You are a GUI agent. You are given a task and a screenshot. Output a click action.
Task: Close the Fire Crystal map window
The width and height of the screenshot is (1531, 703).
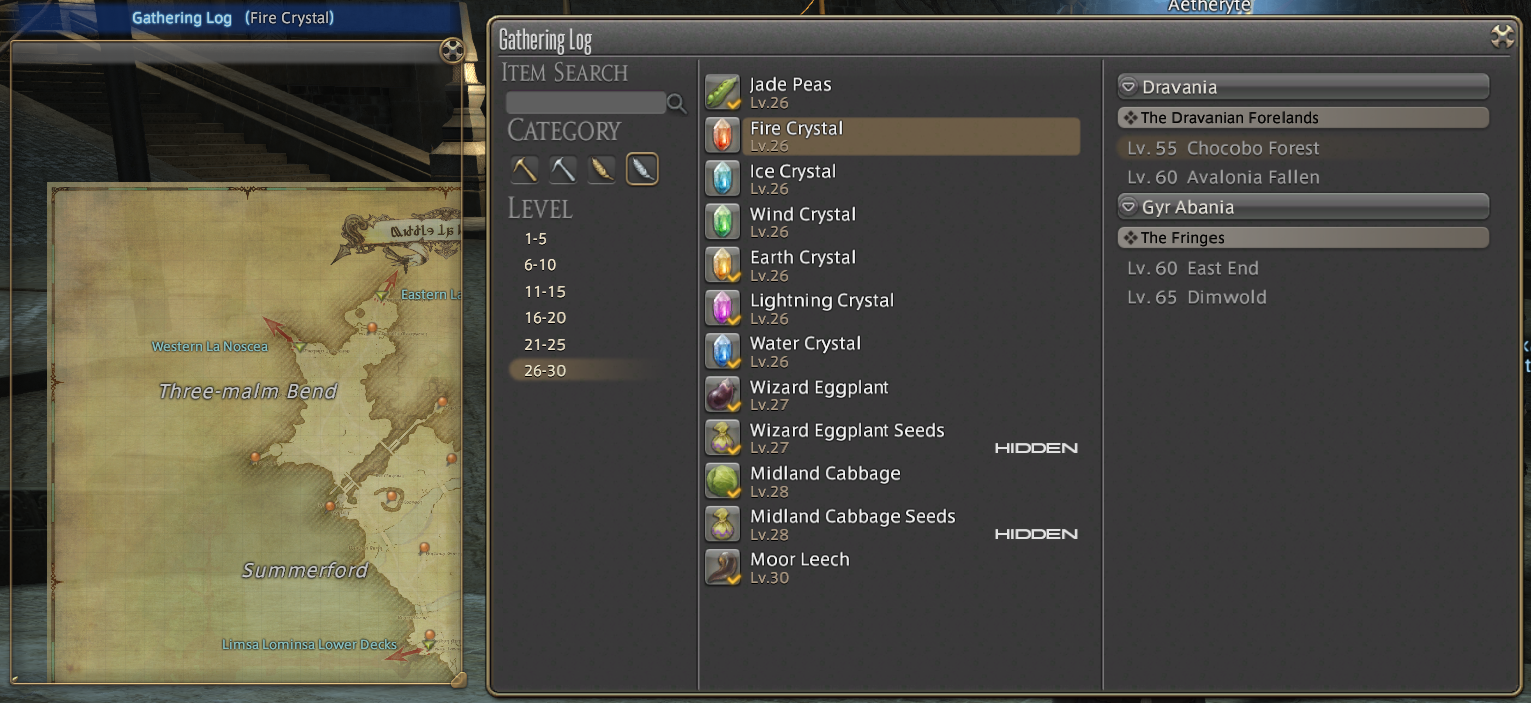(x=452, y=50)
